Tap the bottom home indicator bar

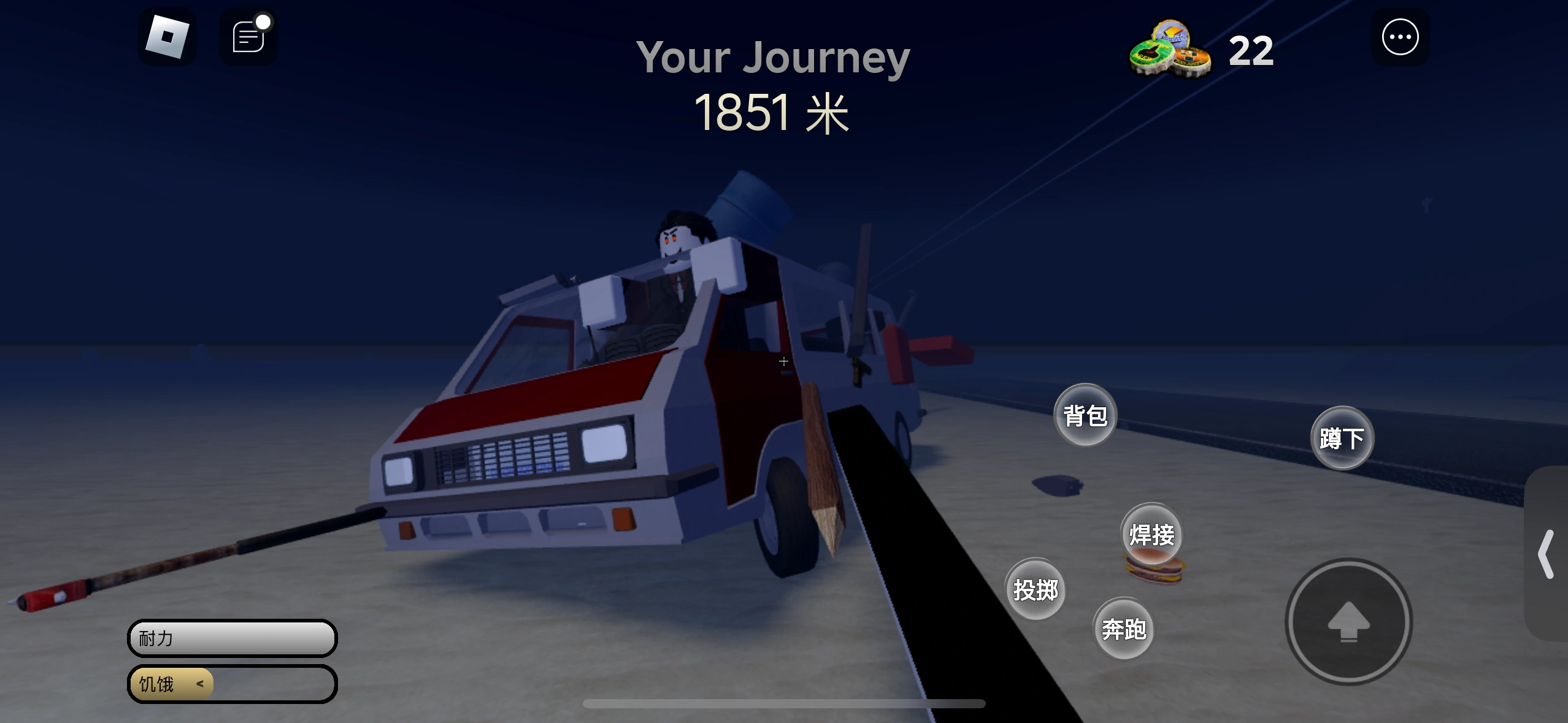784,704
